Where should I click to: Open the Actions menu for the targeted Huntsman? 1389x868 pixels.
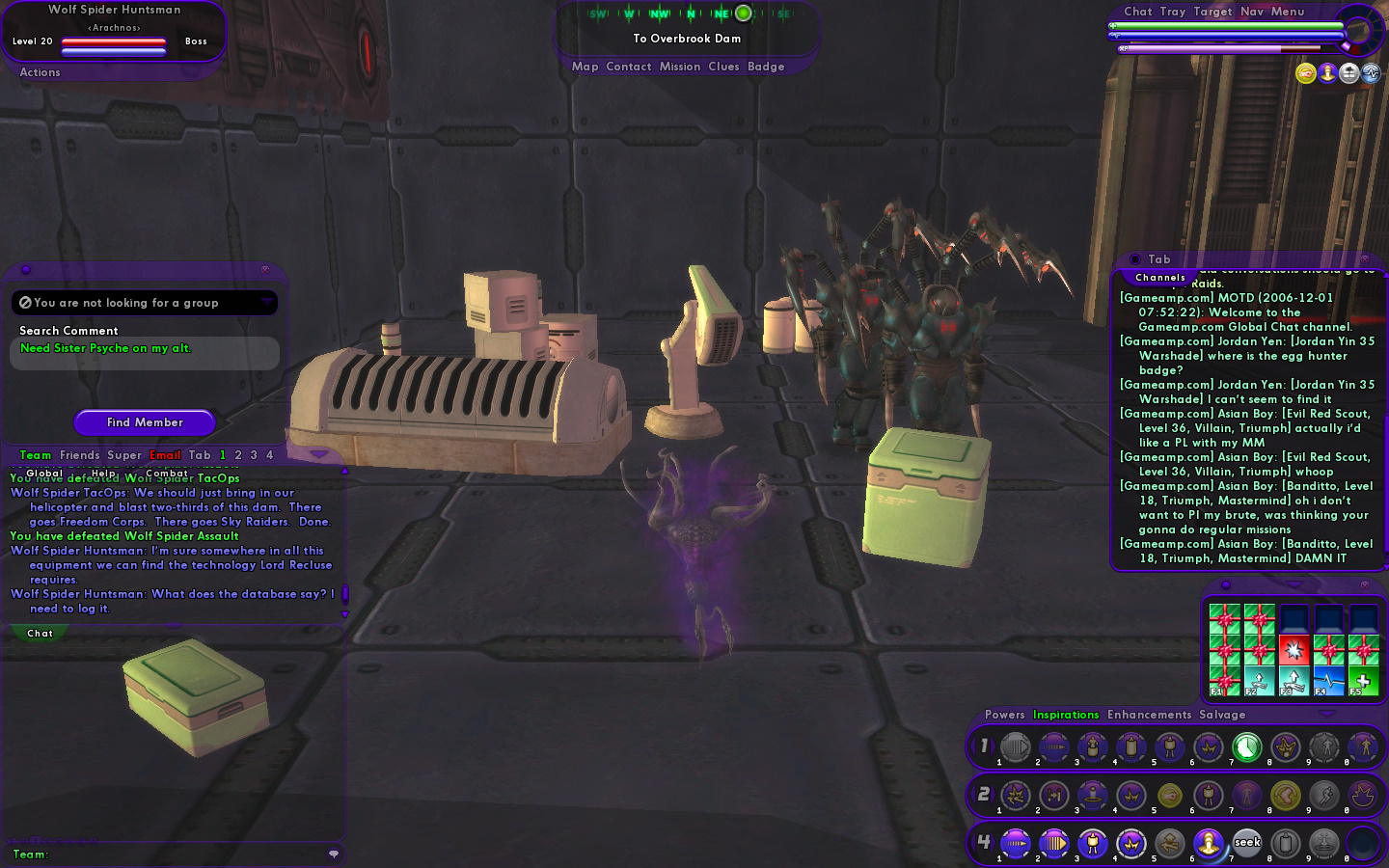click(x=40, y=72)
